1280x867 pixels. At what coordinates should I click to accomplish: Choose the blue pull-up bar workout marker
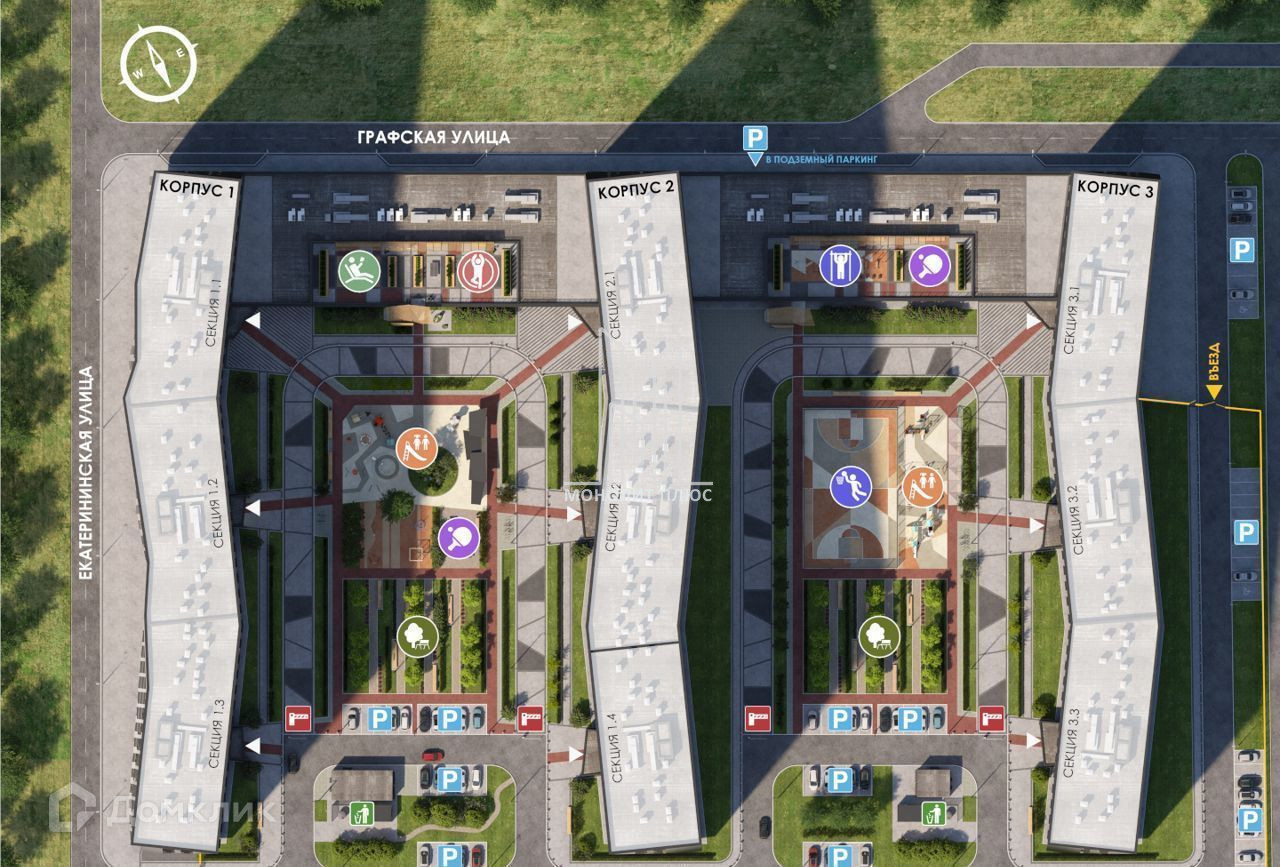click(x=840, y=266)
